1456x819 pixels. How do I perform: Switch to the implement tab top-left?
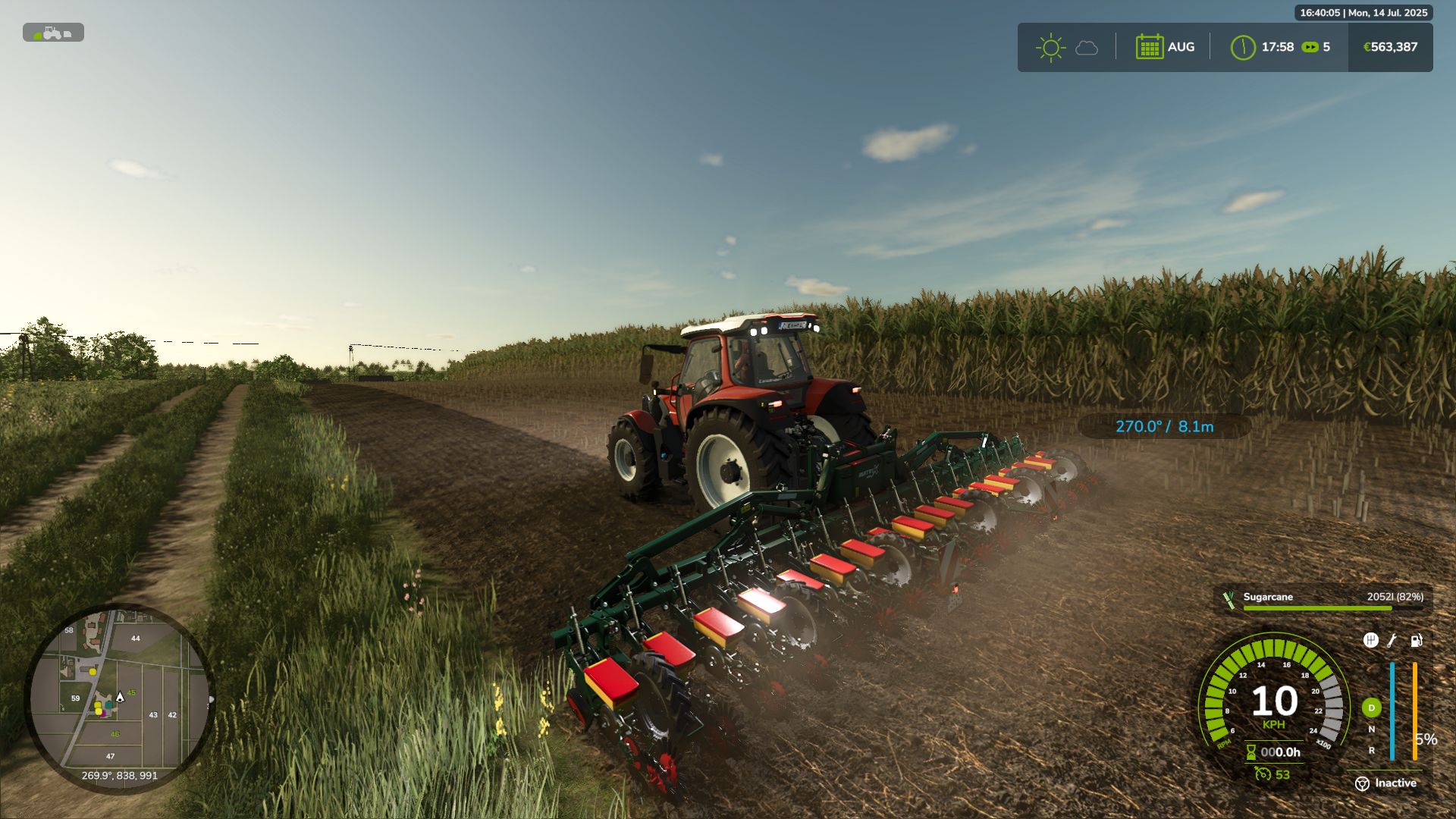68,35
